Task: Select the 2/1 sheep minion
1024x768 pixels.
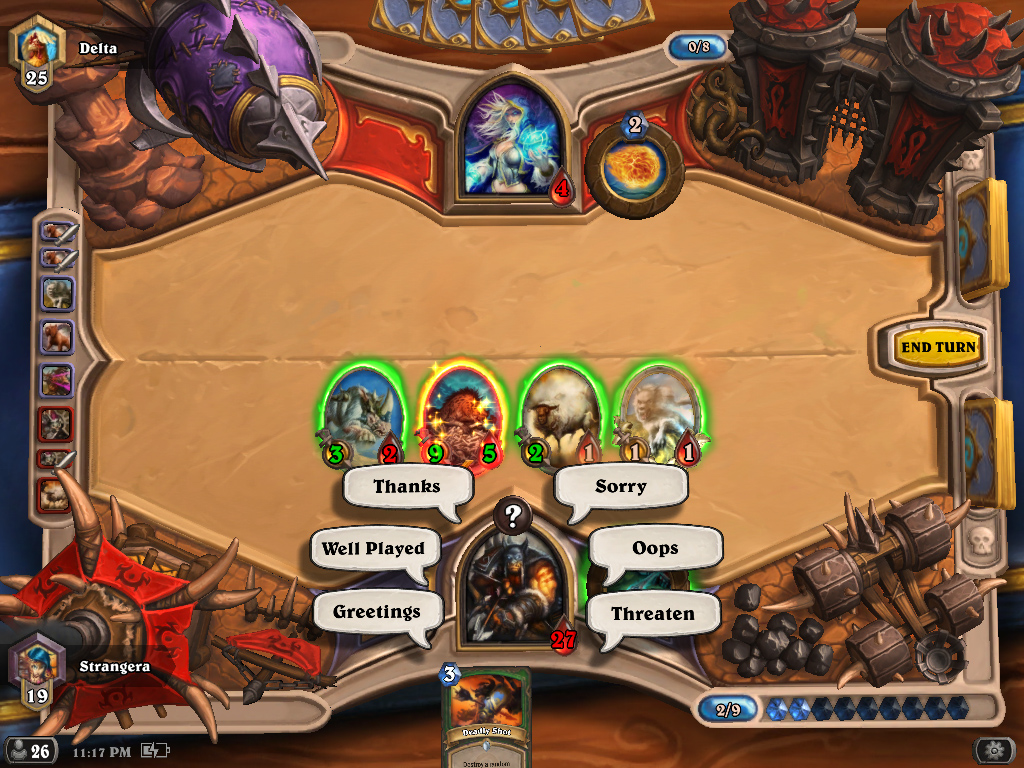Action: [x=559, y=414]
